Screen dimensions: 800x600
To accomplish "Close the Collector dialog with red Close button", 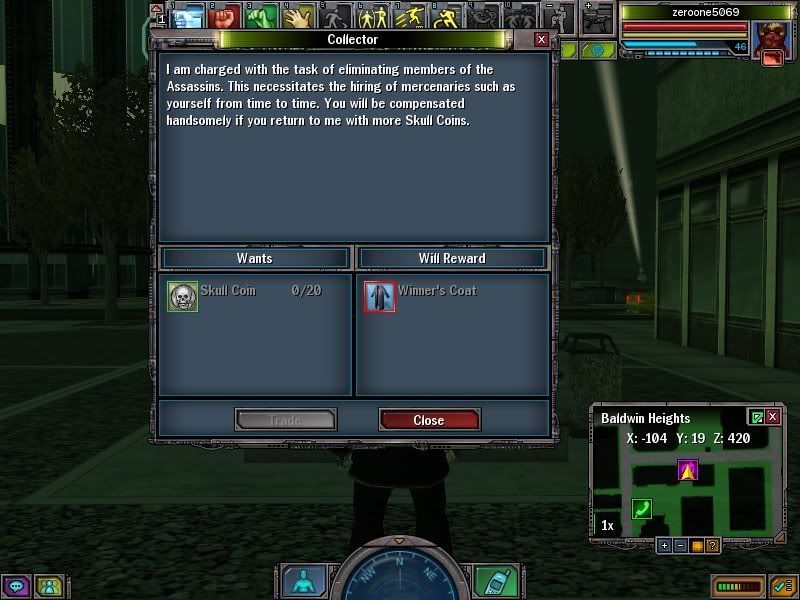I will coord(429,420).
